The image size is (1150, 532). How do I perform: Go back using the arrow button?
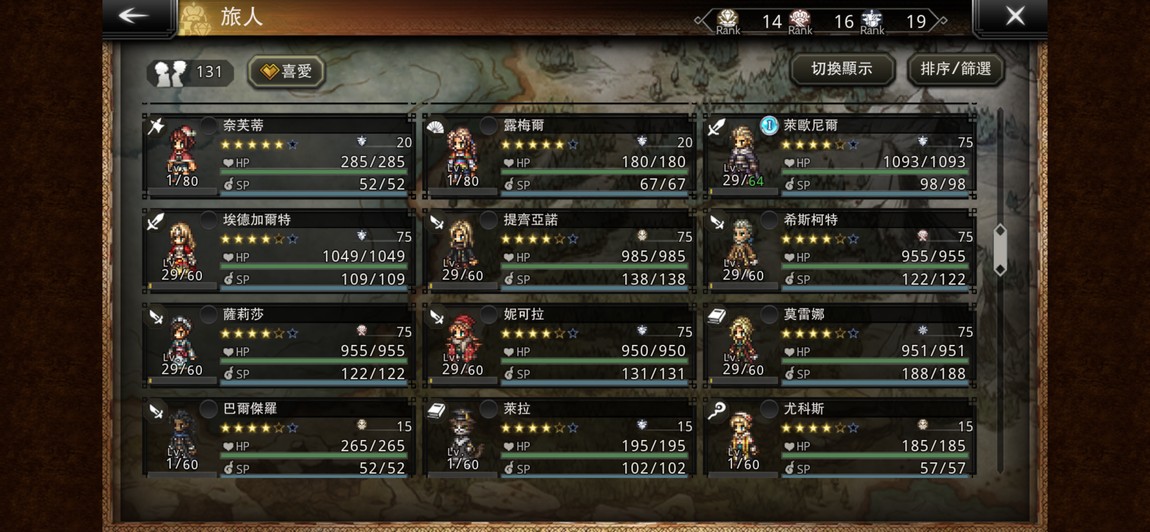133,16
